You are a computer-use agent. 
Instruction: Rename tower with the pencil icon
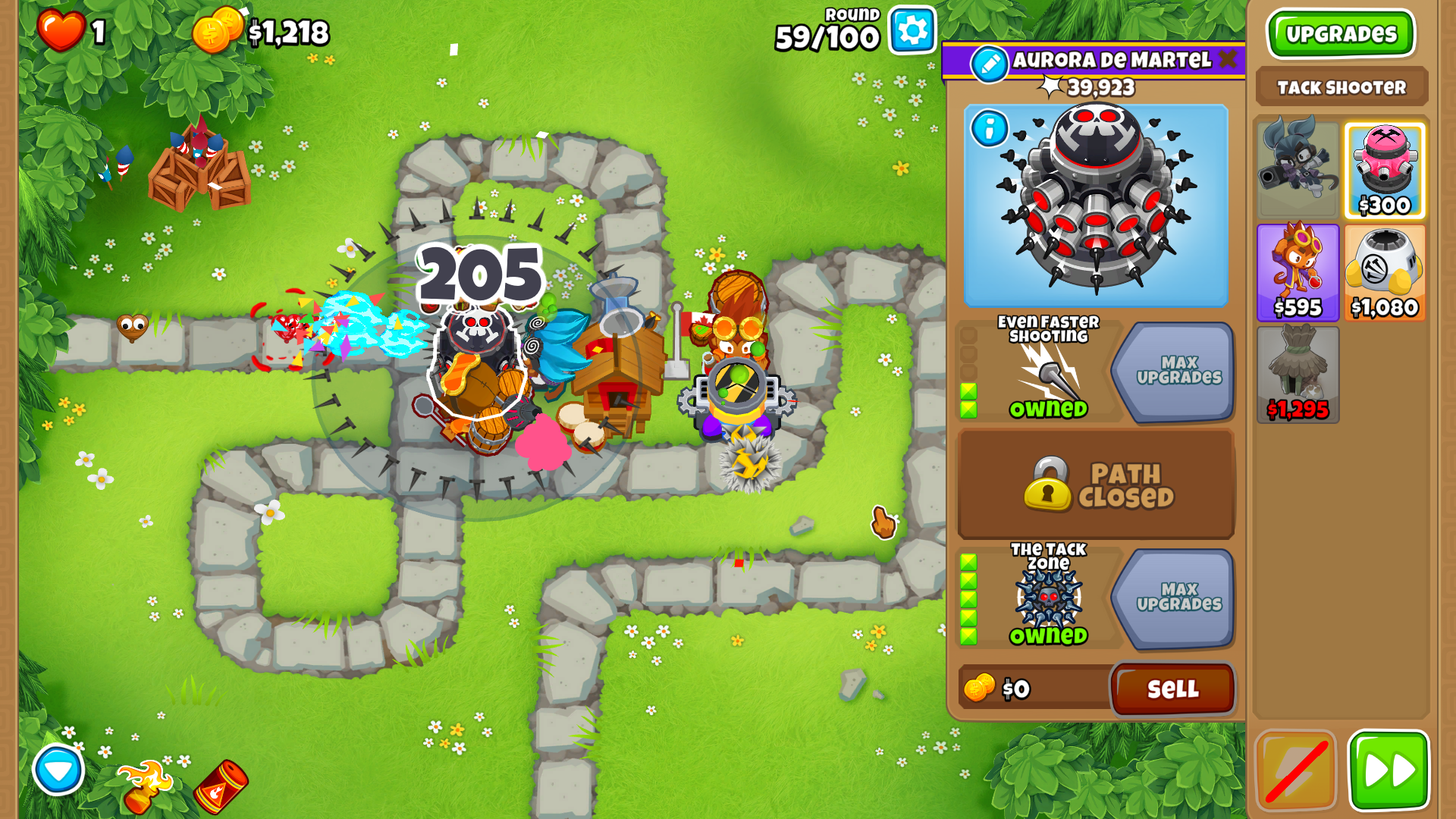[989, 64]
